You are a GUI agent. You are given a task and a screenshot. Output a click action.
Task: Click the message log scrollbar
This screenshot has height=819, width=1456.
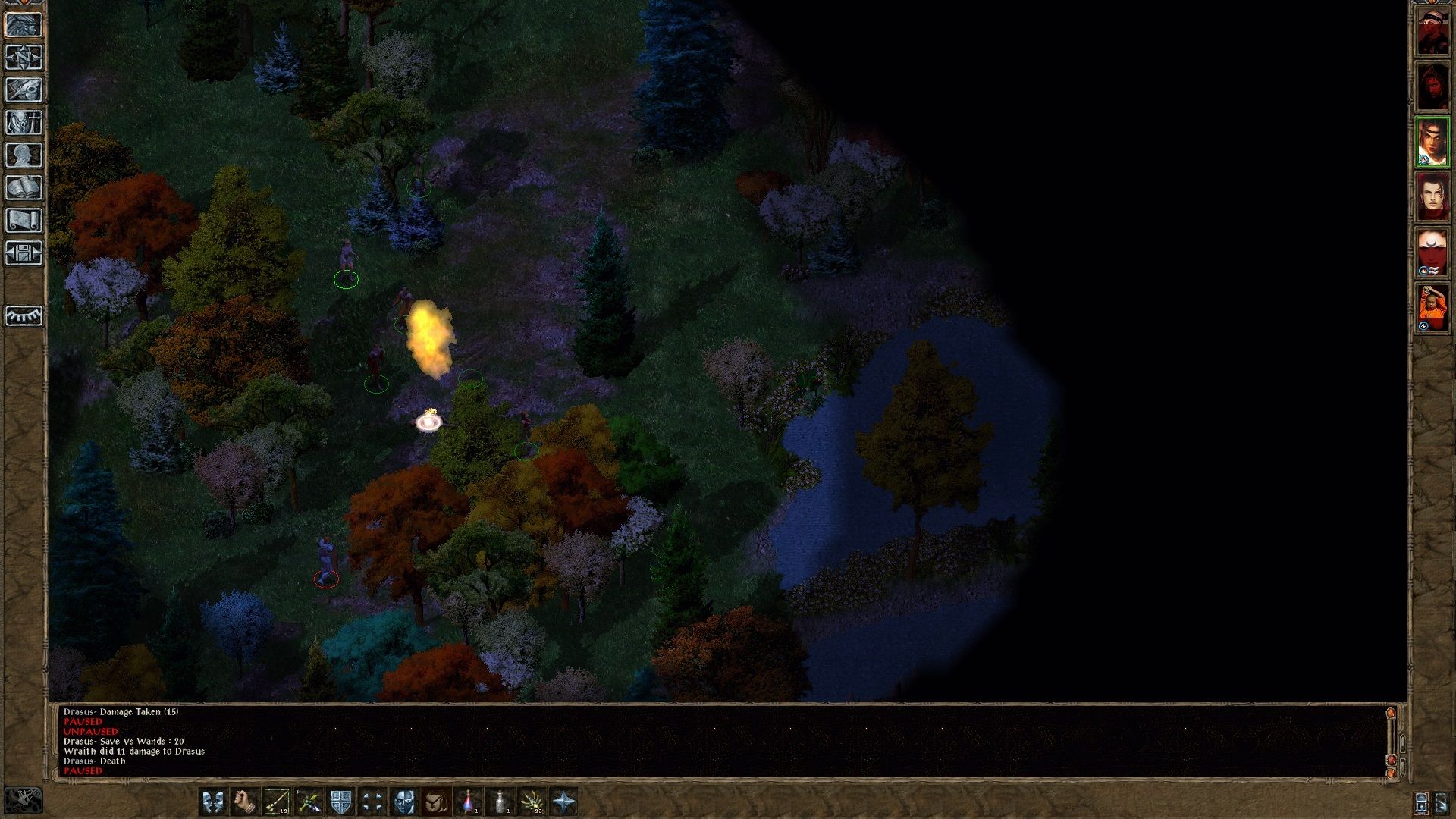click(x=1391, y=739)
